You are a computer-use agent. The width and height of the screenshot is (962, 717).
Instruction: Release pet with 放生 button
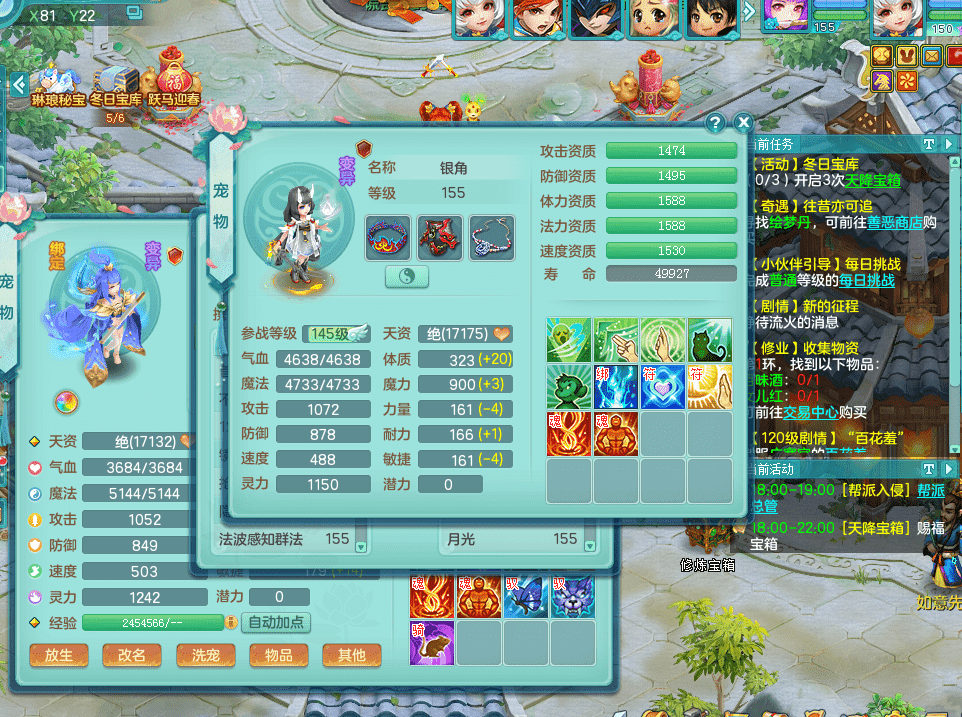52,655
